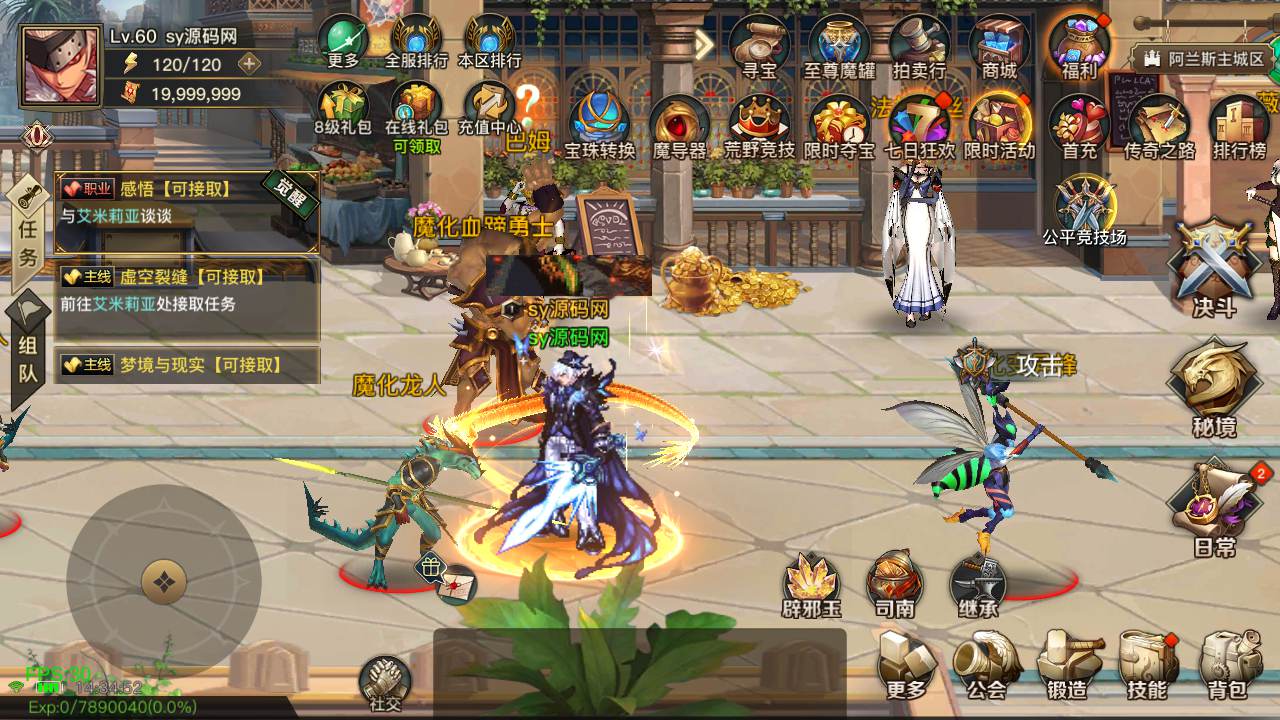Click the player avatar portrait
This screenshot has width=1280, height=720.
61,66
